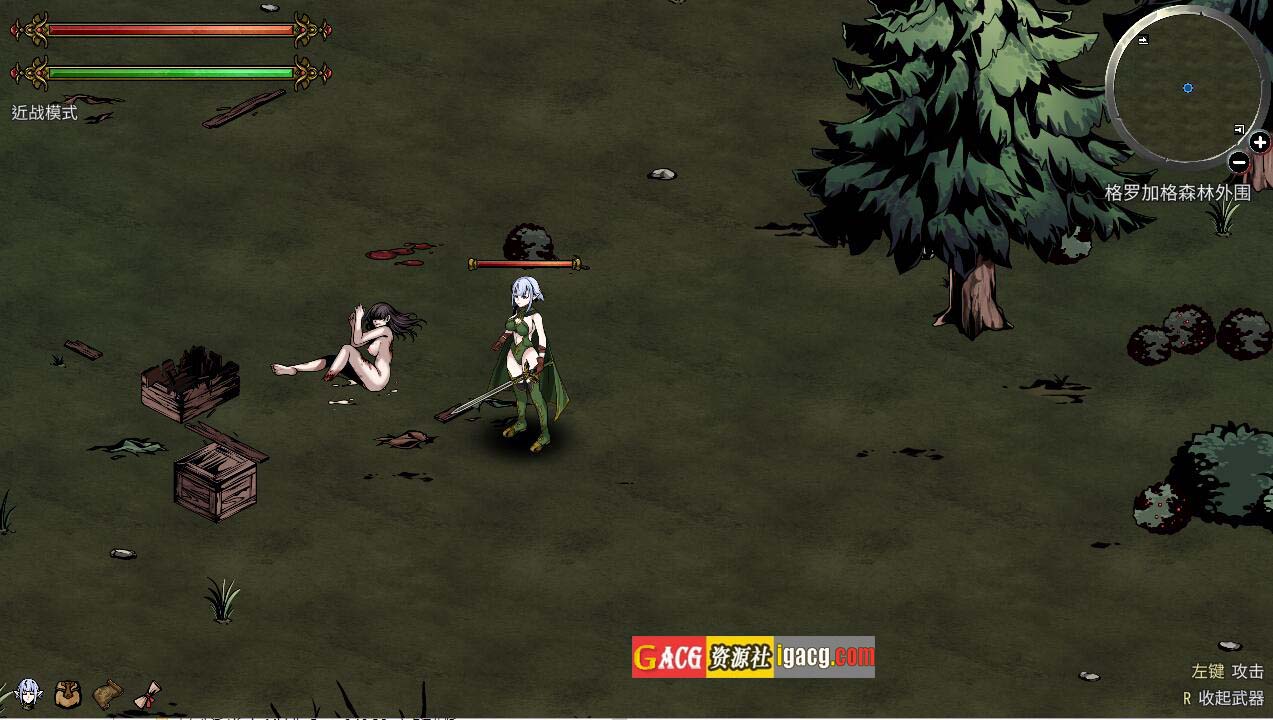
Task: Zoom out the minimap with minus button
Action: [1238, 161]
